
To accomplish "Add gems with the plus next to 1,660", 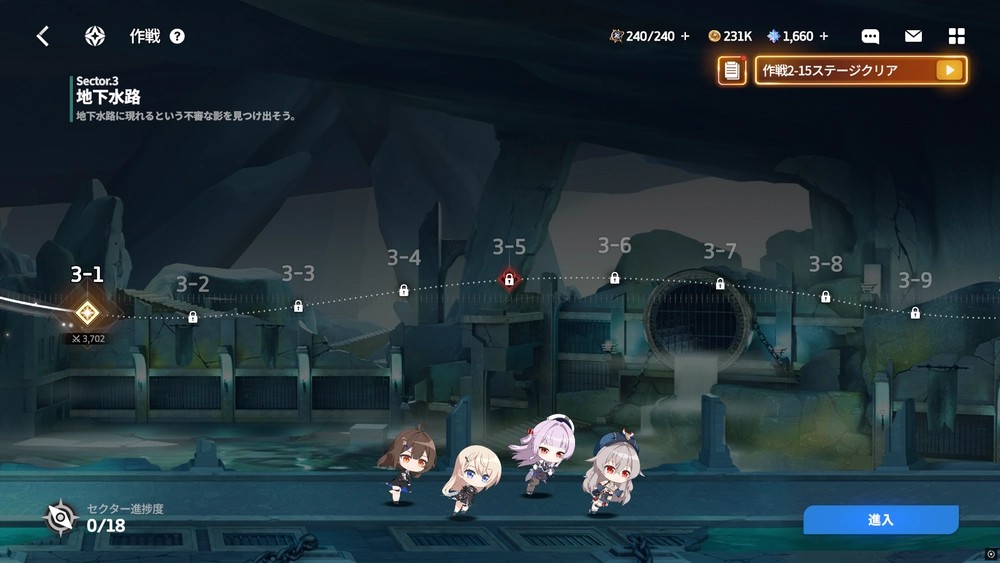I will 824,37.
